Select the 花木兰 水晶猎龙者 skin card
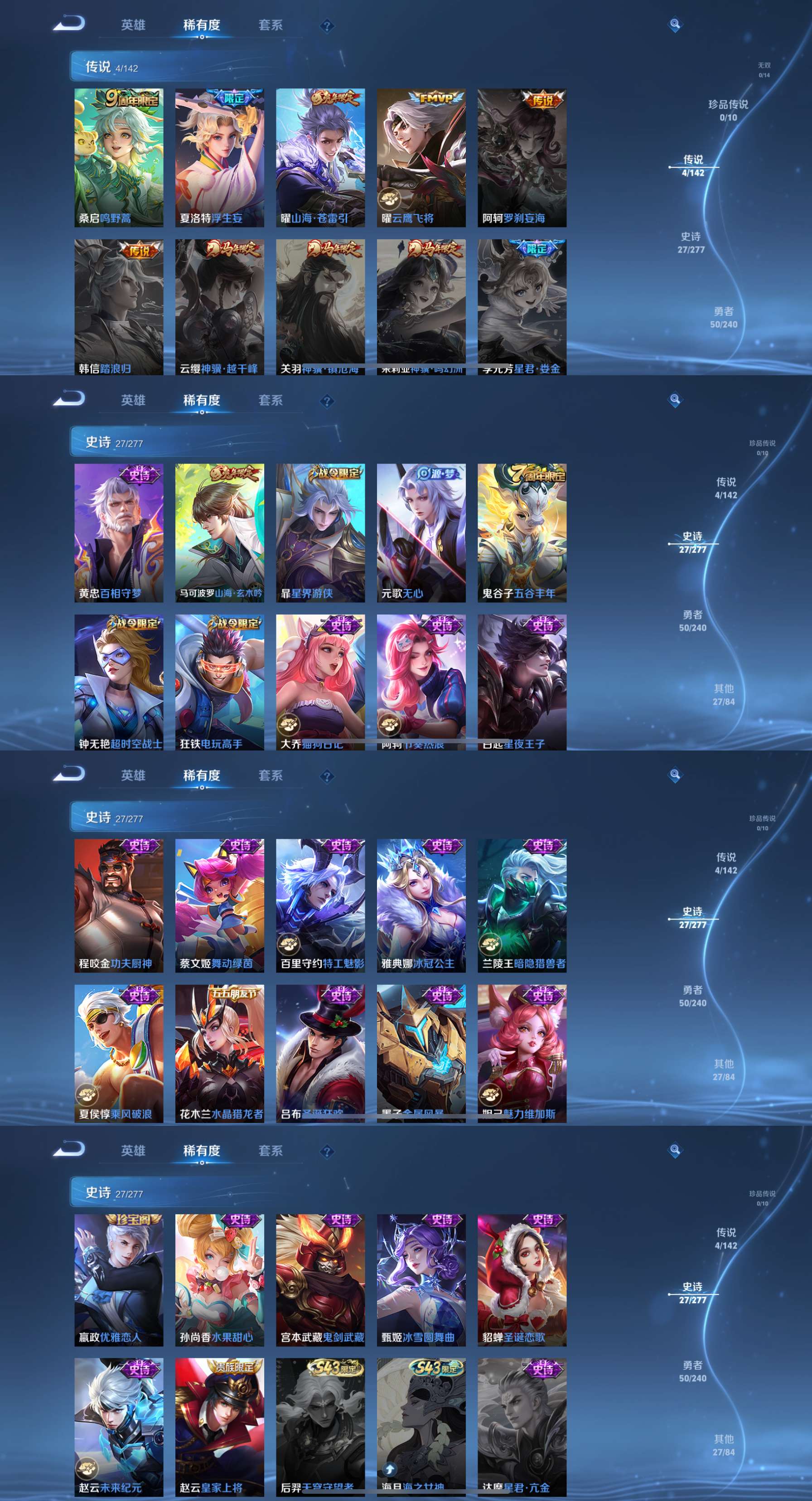Image resolution: width=812 pixels, height=1501 pixels. (220, 1054)
